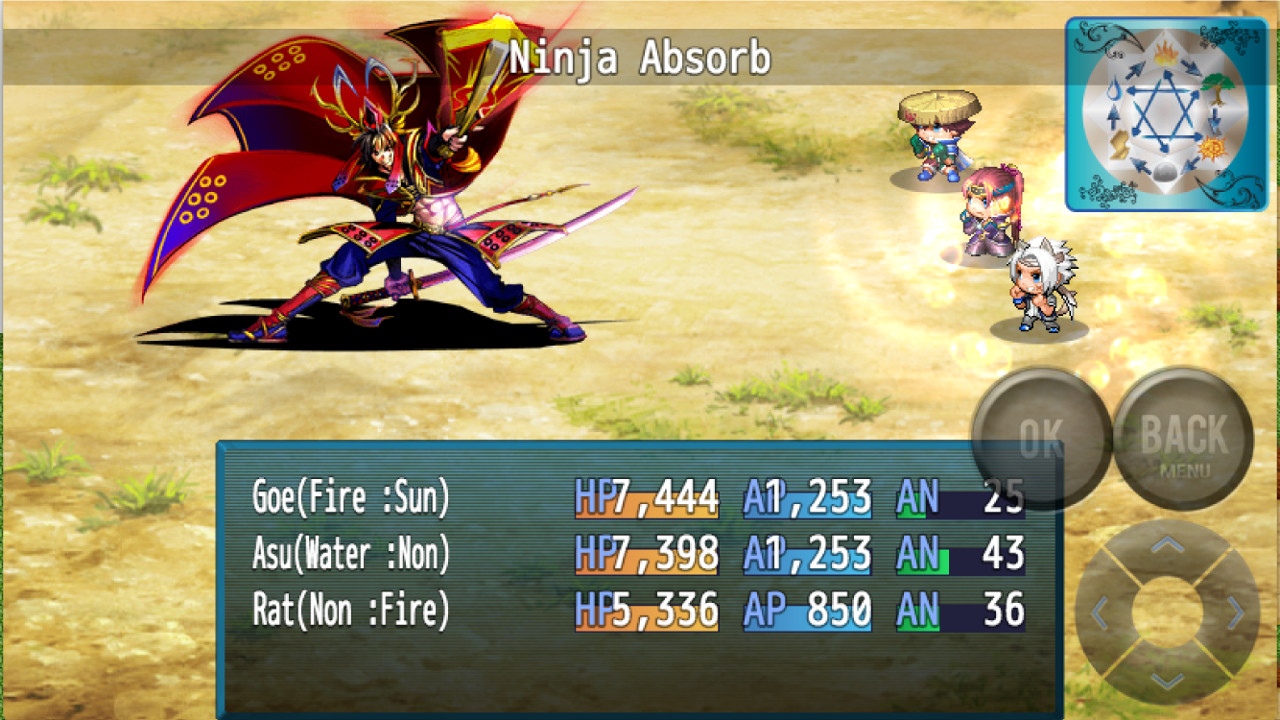Choose the sun element icon on the wheel

[x=1213, y=147]
